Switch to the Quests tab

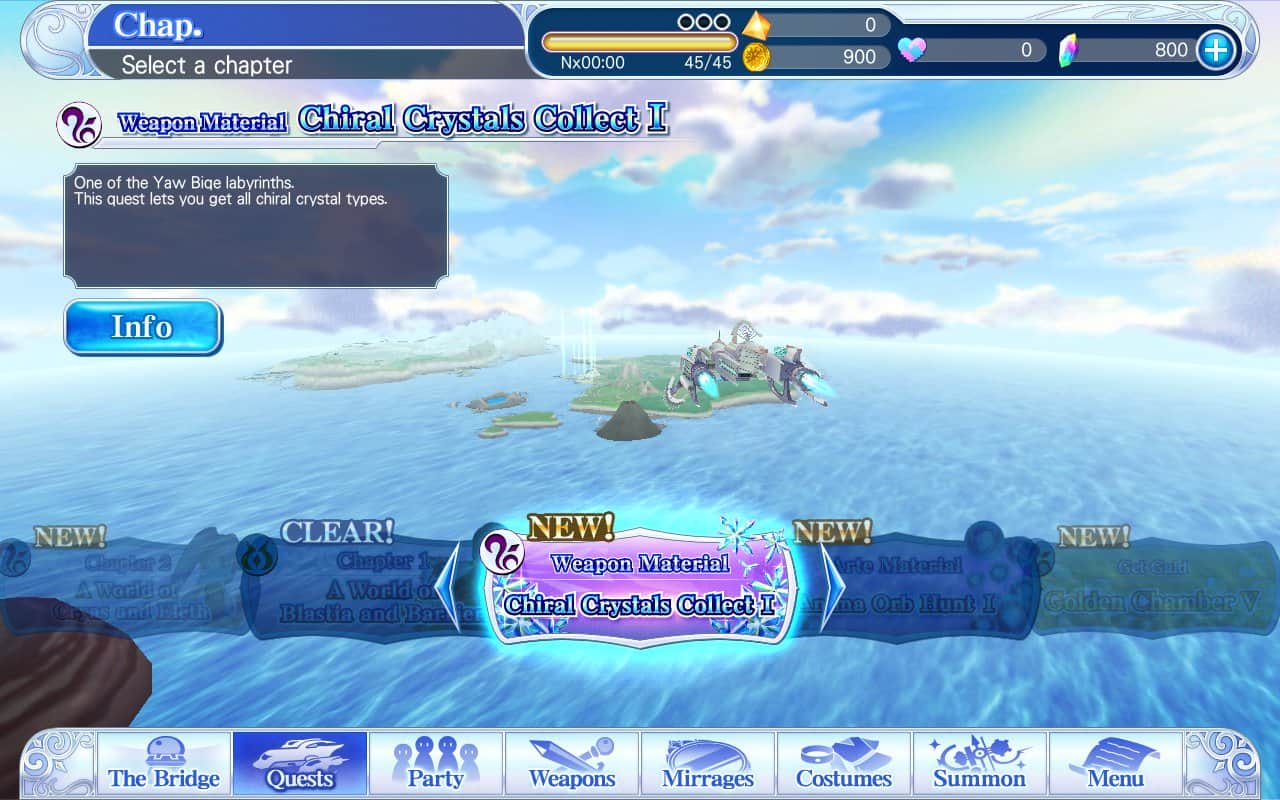coord(300,764)
